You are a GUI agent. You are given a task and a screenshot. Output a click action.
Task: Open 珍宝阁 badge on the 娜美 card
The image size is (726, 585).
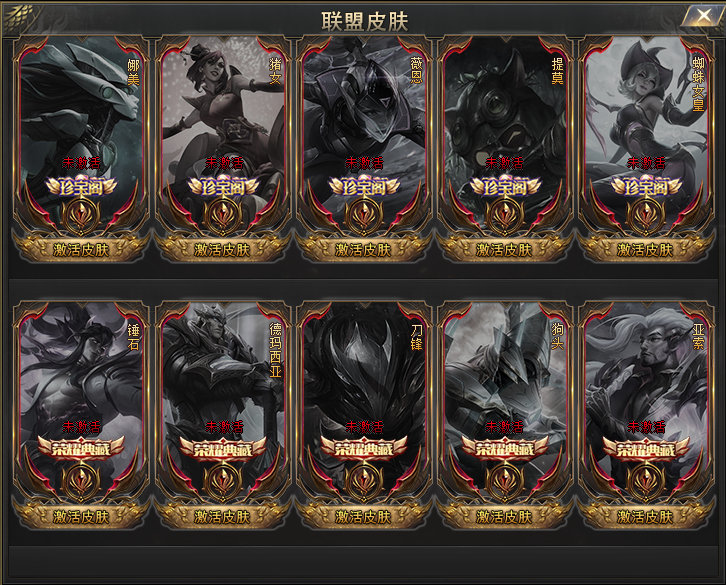[x=81, y=187]
